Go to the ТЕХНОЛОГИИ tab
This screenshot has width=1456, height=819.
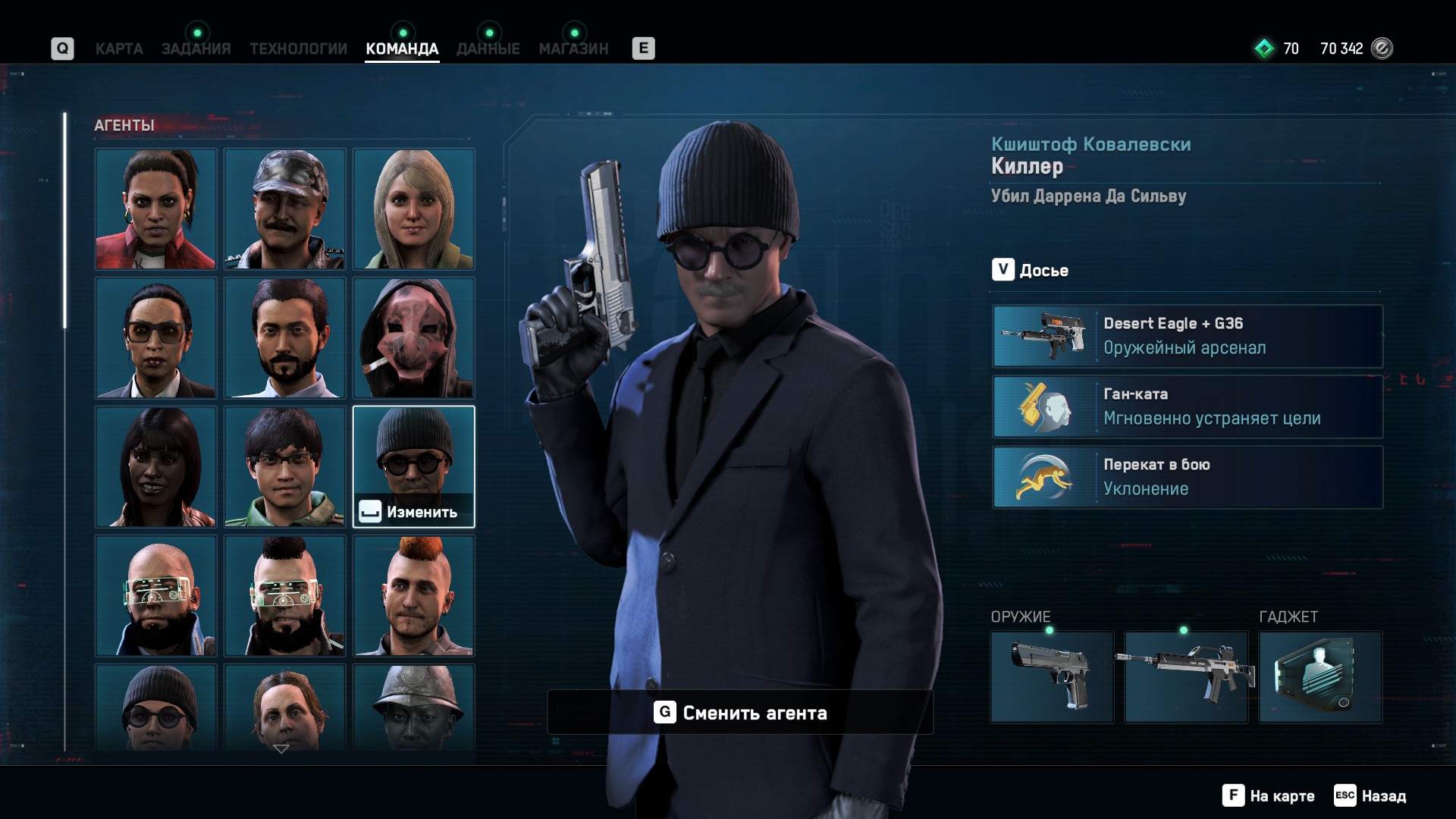pyautogui.click(x=298, y=49)
